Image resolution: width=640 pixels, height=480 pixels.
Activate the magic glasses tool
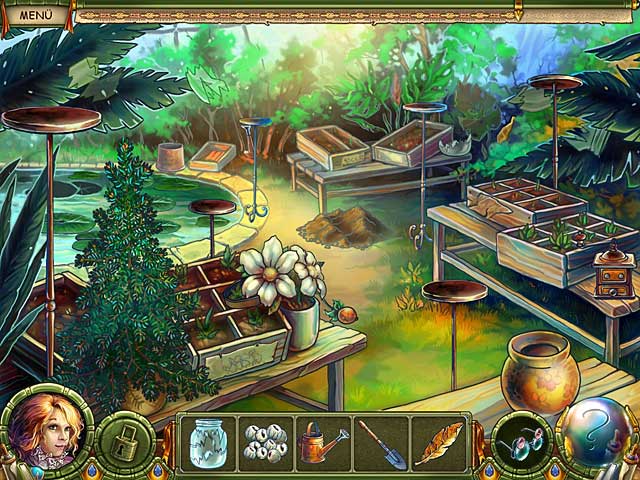tap(520, 441)
